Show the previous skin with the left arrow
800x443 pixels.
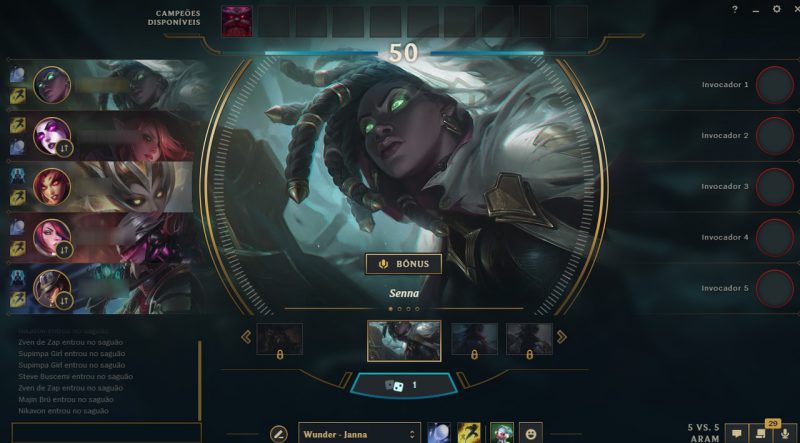246,337
